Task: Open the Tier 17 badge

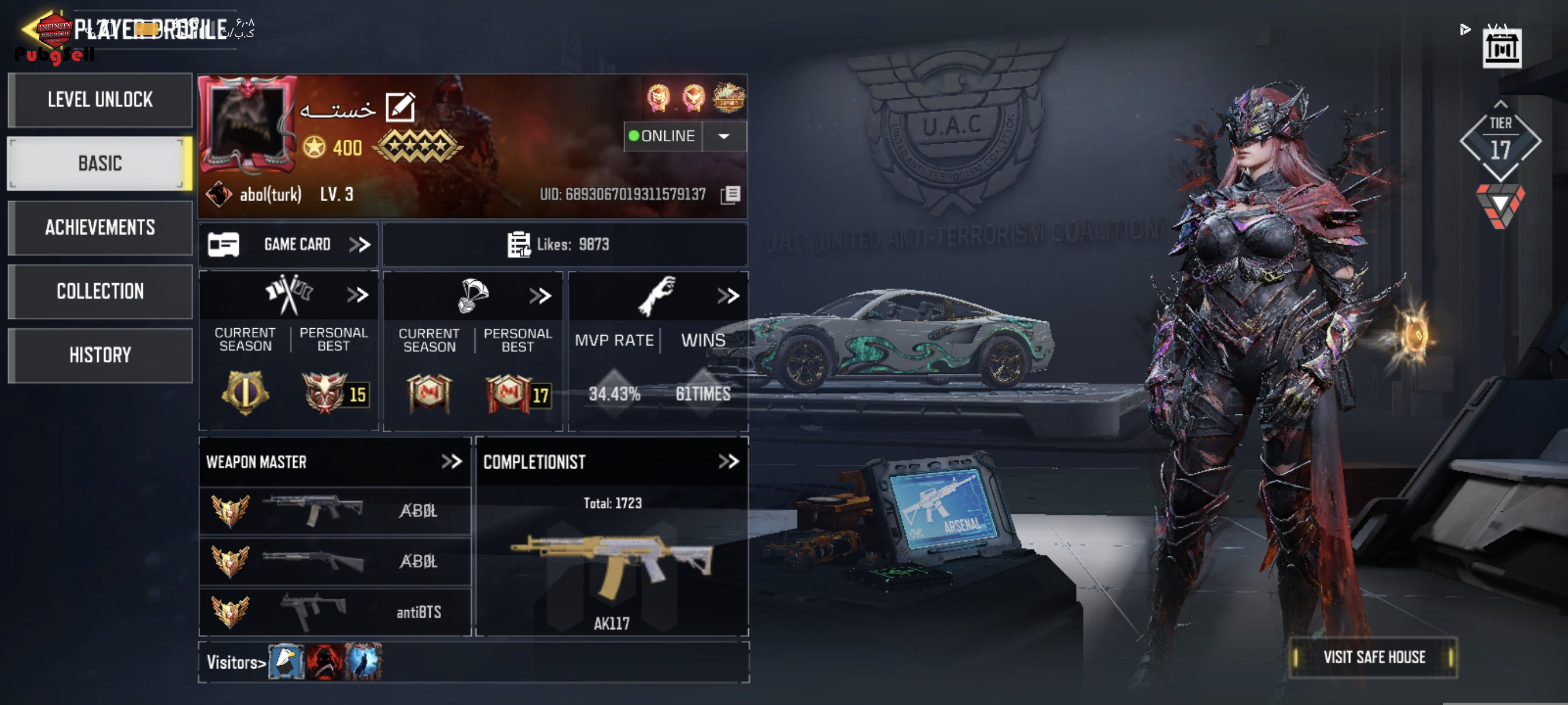Action: [x=1500, y=142]
